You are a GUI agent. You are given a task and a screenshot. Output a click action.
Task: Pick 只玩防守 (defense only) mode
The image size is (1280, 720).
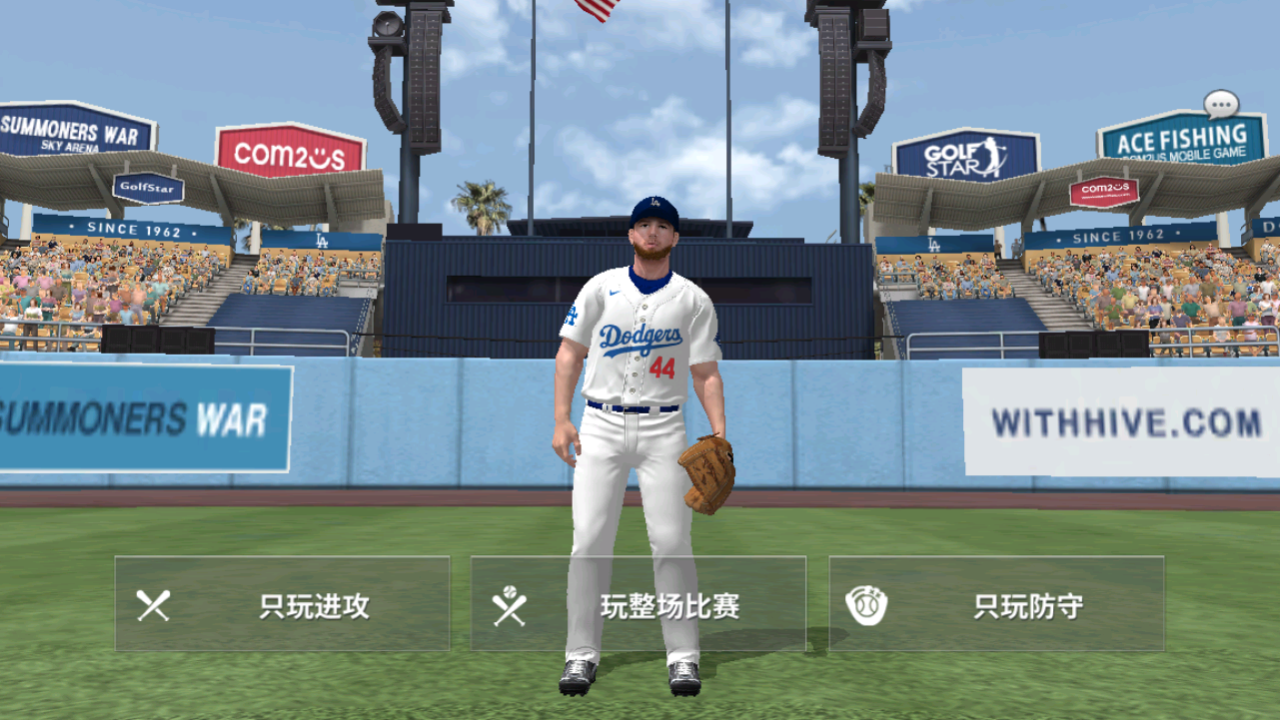coord(996,604)
